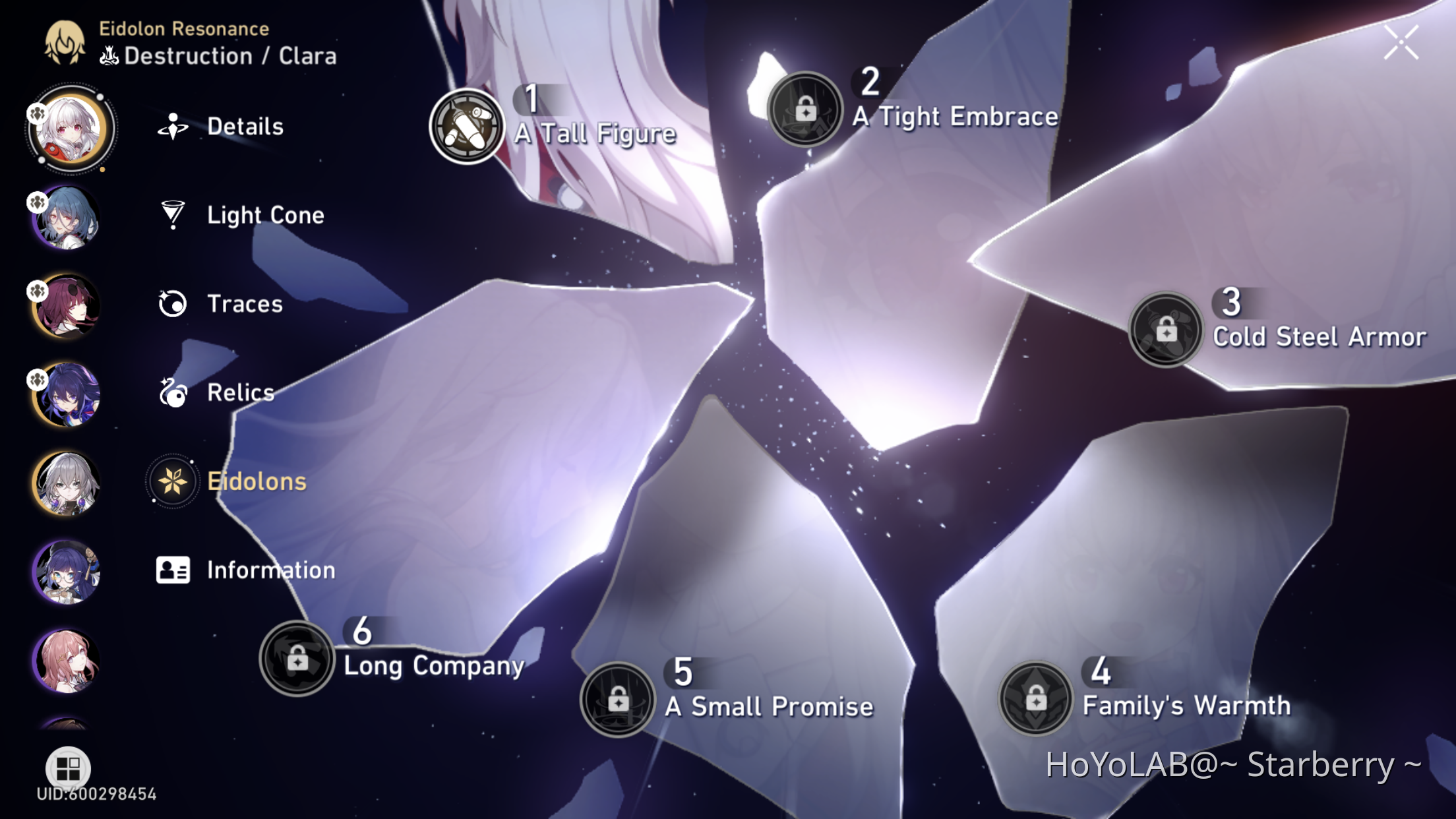Open the Information card icon
Viewport: 1456px width, 819px height.
pos(173,570)
